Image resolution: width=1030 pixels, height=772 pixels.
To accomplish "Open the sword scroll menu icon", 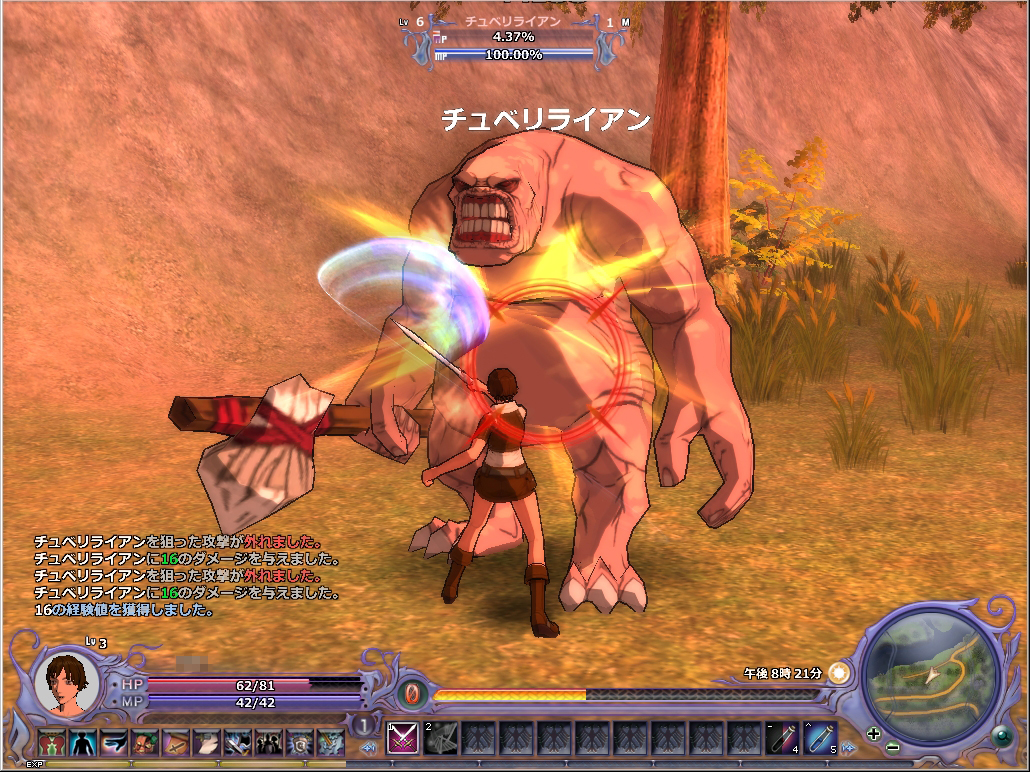I will (176, 742).
